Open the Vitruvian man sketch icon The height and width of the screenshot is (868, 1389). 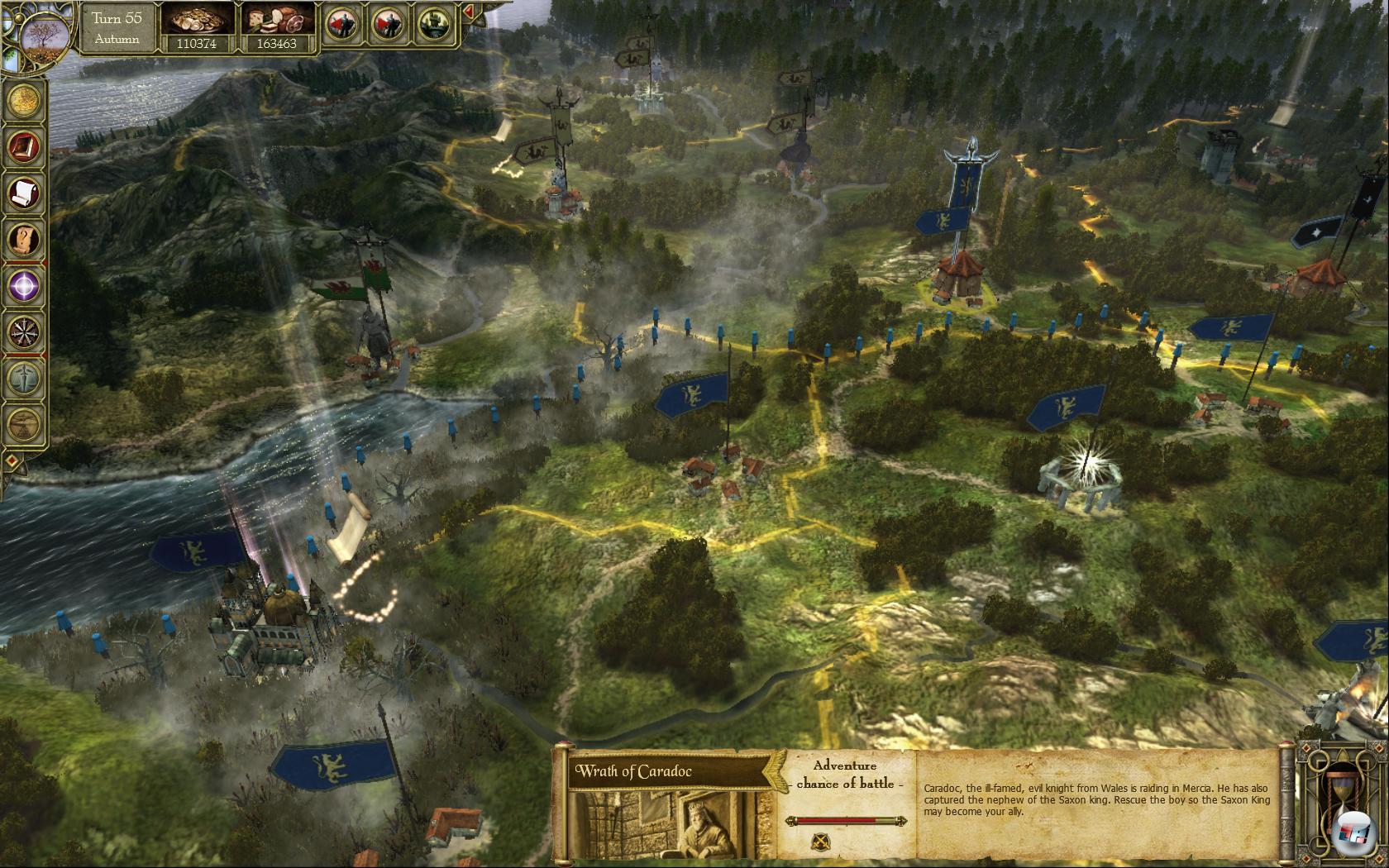coord(25,424)
